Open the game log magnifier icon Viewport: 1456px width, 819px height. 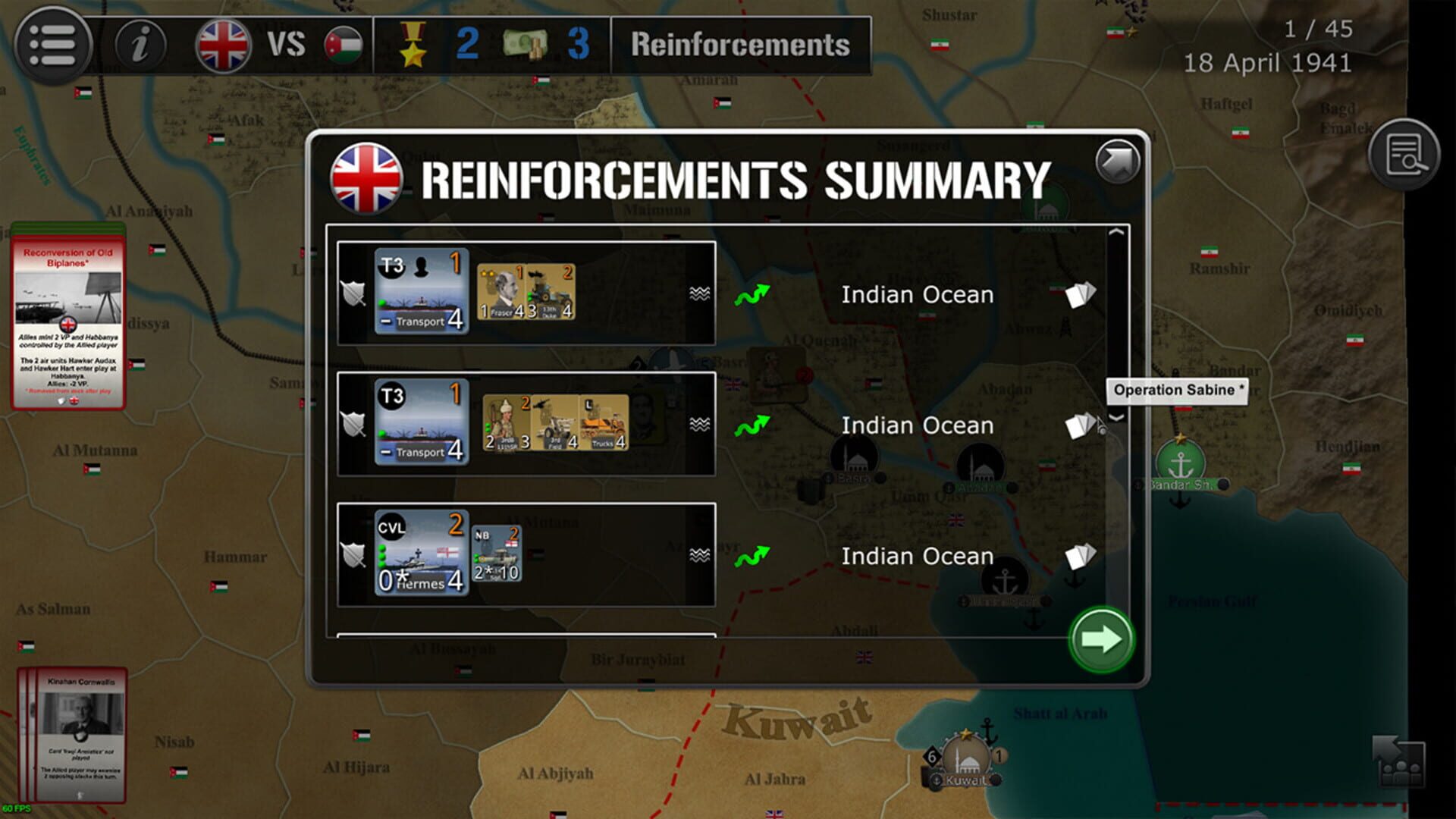pos(1405,150)
